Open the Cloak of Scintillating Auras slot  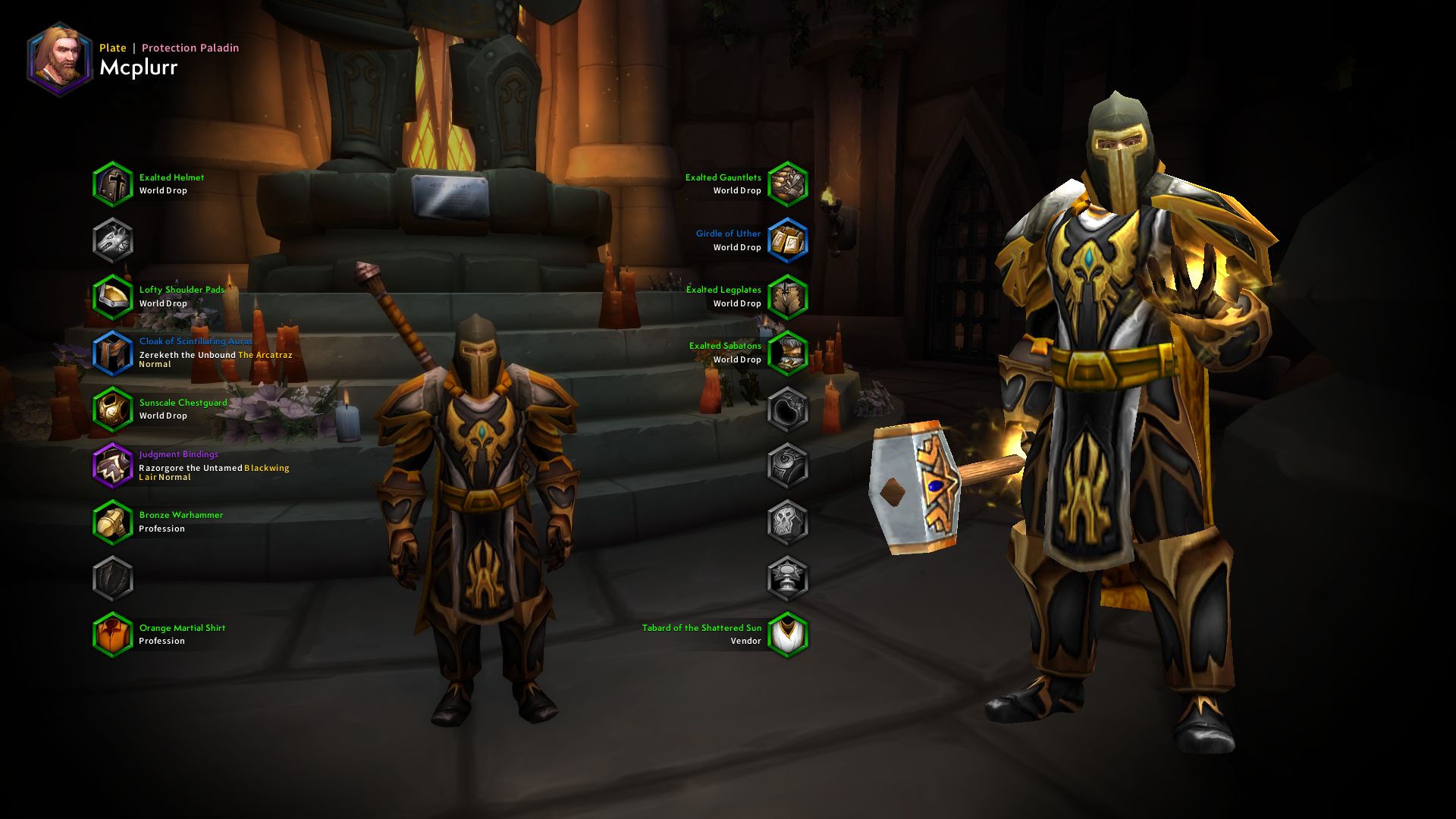112,352
